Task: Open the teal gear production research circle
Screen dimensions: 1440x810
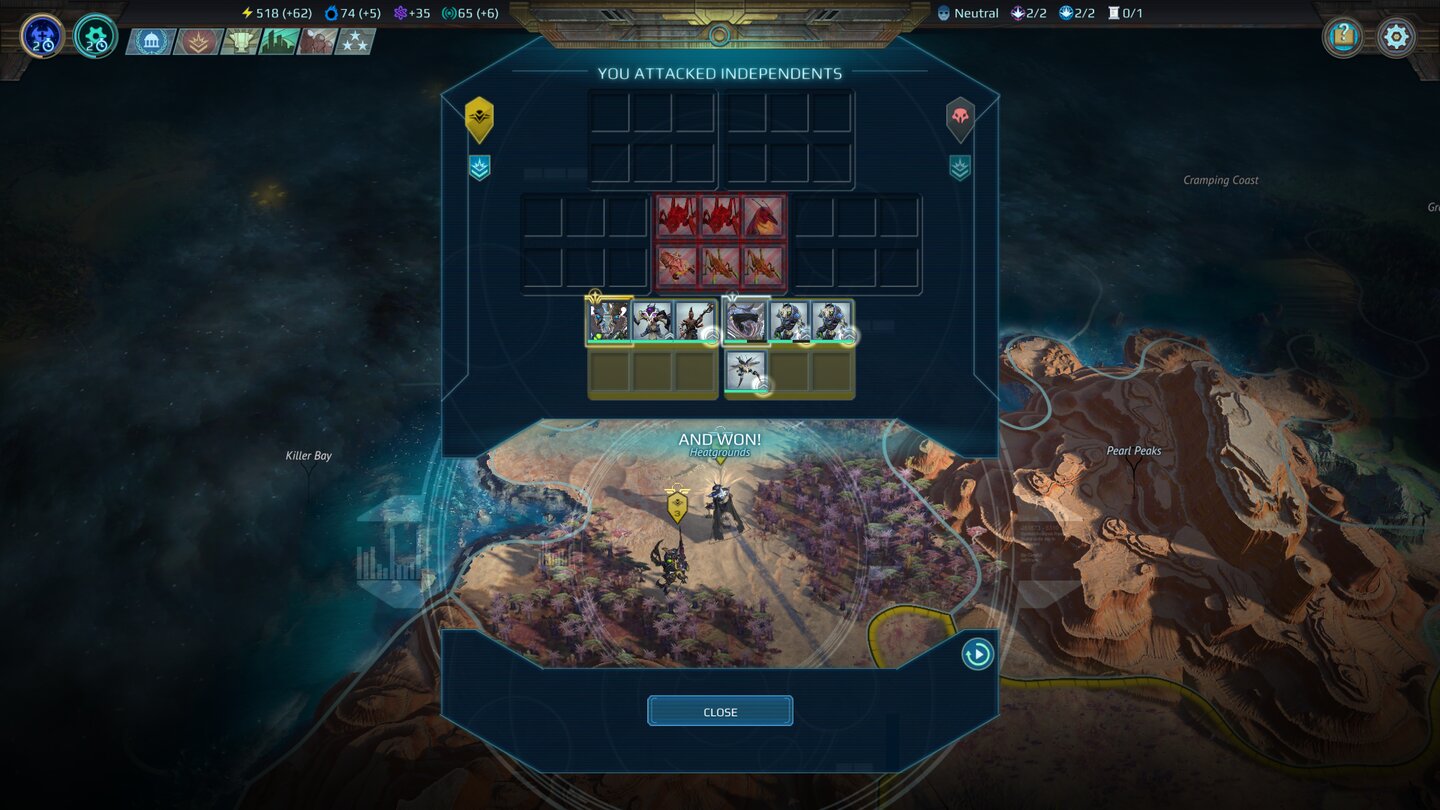Action: pyautogui.click(x=96, y=36)
